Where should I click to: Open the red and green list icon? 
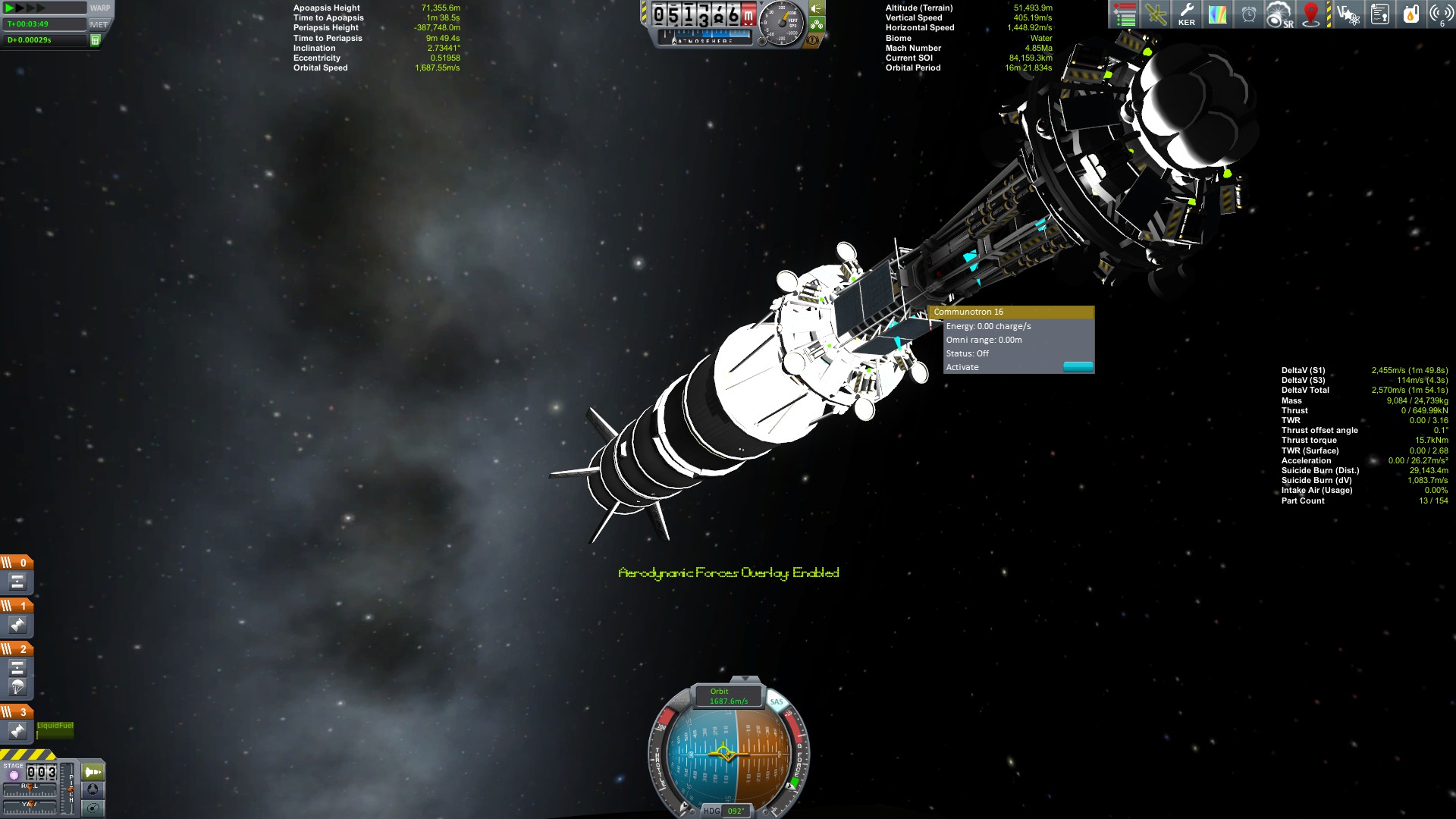(x=1125, y=14)
